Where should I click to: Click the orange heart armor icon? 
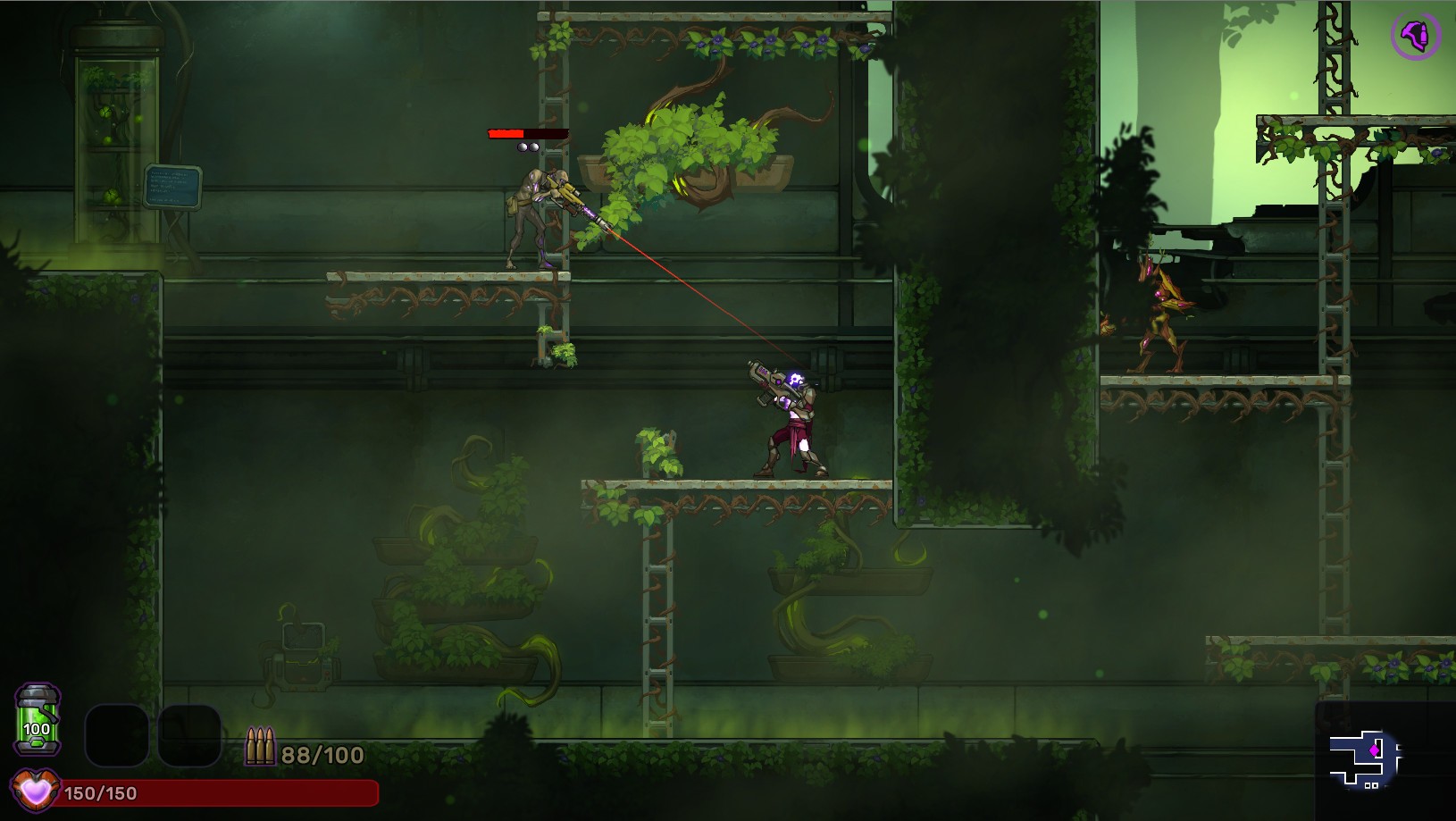pyautogui.click(x=36, y=790)
